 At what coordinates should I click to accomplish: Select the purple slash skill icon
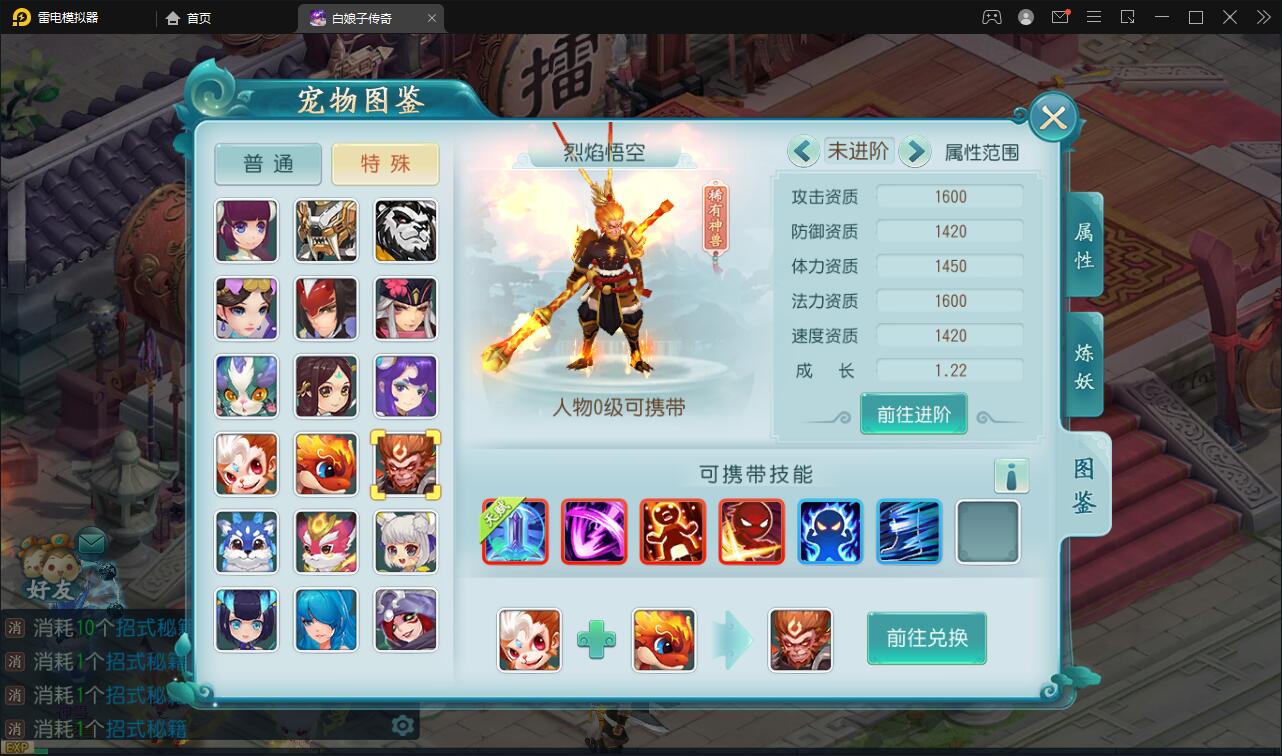pyautogui.click(x=594, y=532)
